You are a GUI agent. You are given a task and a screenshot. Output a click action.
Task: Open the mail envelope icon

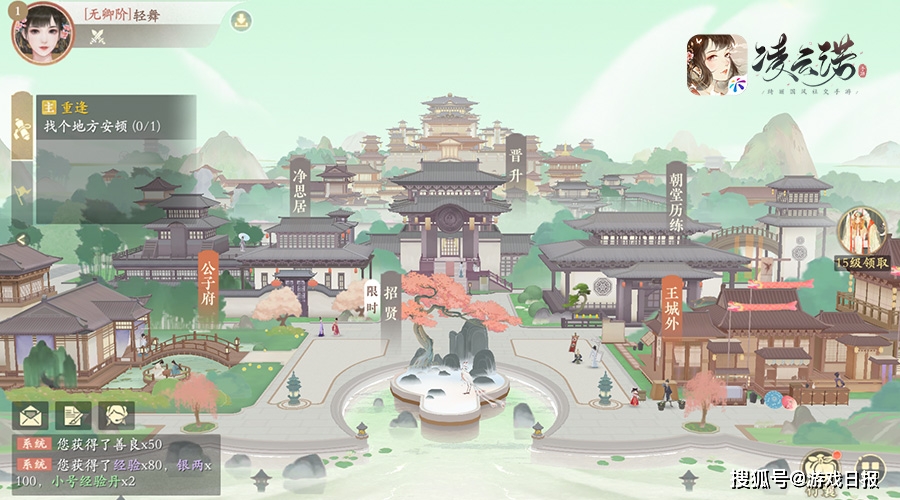click(x=32, y=415)
